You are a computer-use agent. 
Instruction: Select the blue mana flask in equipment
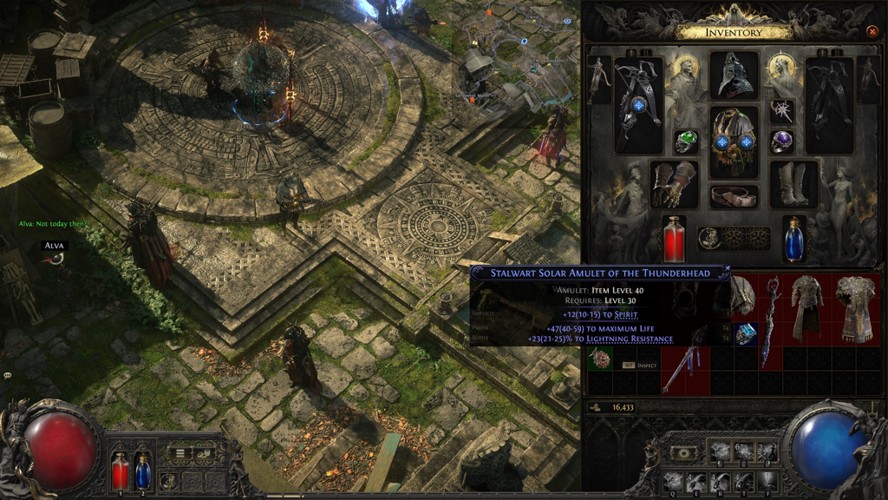(x=794, y=239)
